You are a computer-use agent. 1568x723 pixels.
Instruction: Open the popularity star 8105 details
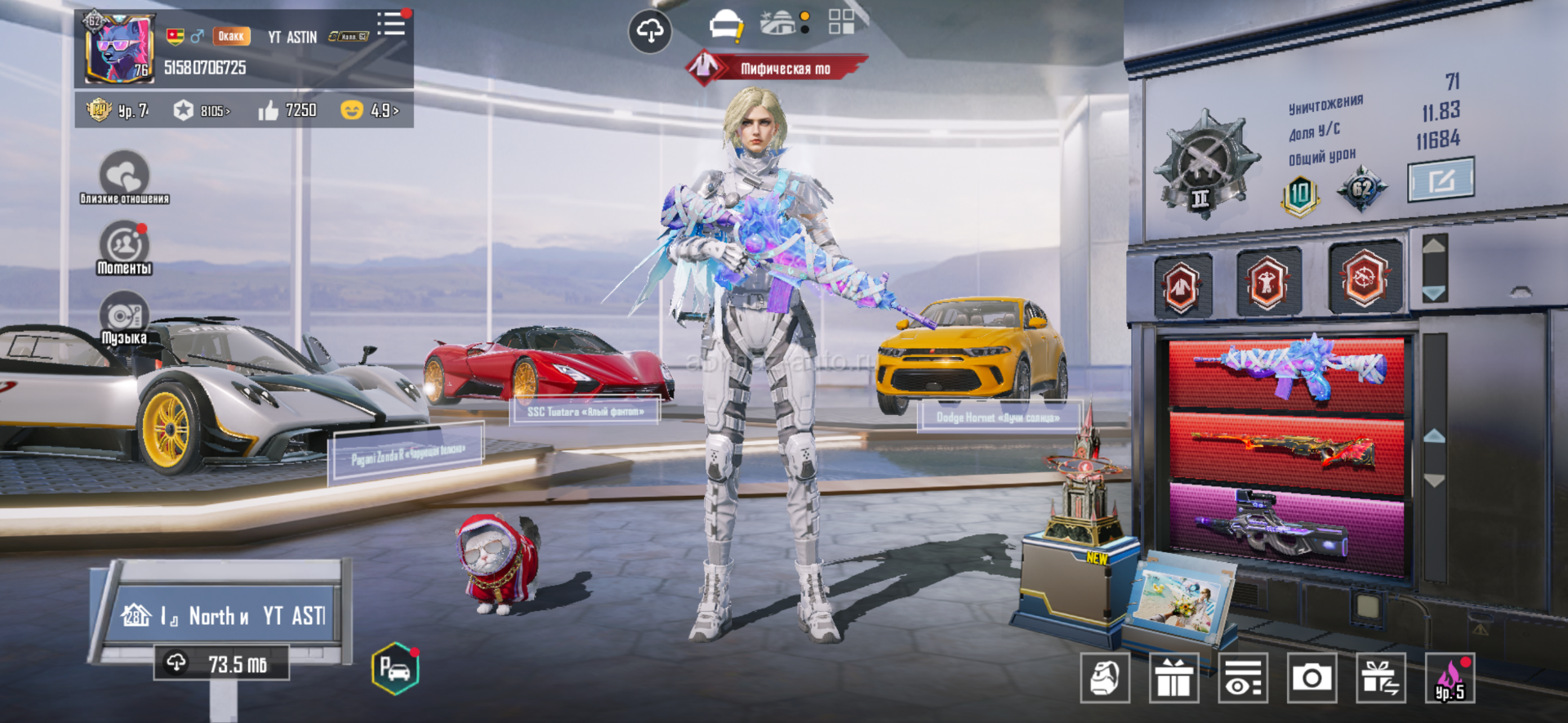tap(202, 110)
